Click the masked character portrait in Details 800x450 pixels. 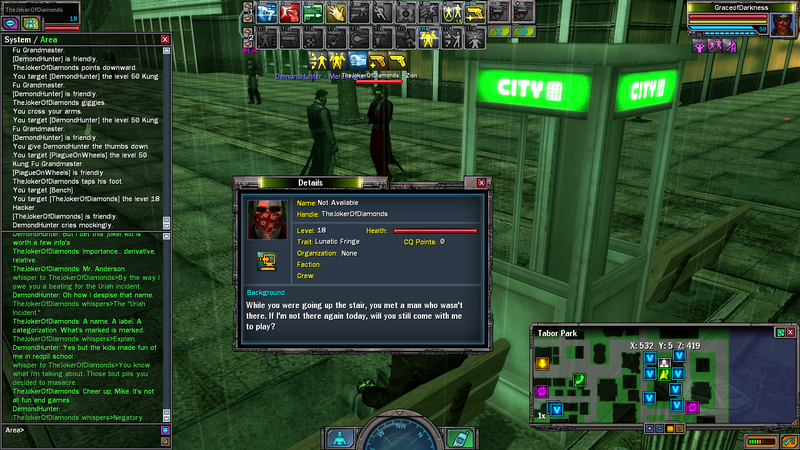[268, 218]
